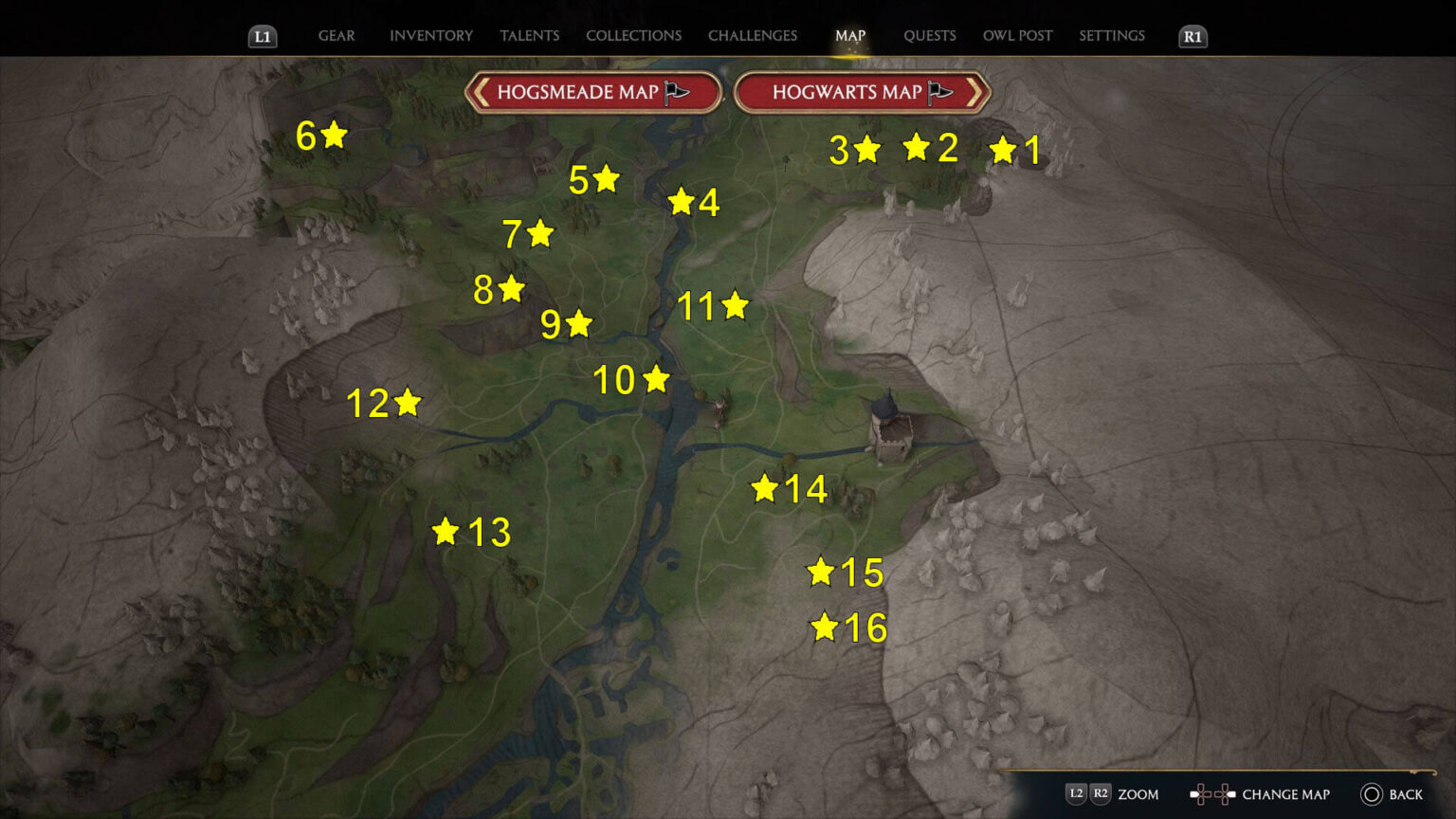Select star marker 10 near the river

click(656, 381)
